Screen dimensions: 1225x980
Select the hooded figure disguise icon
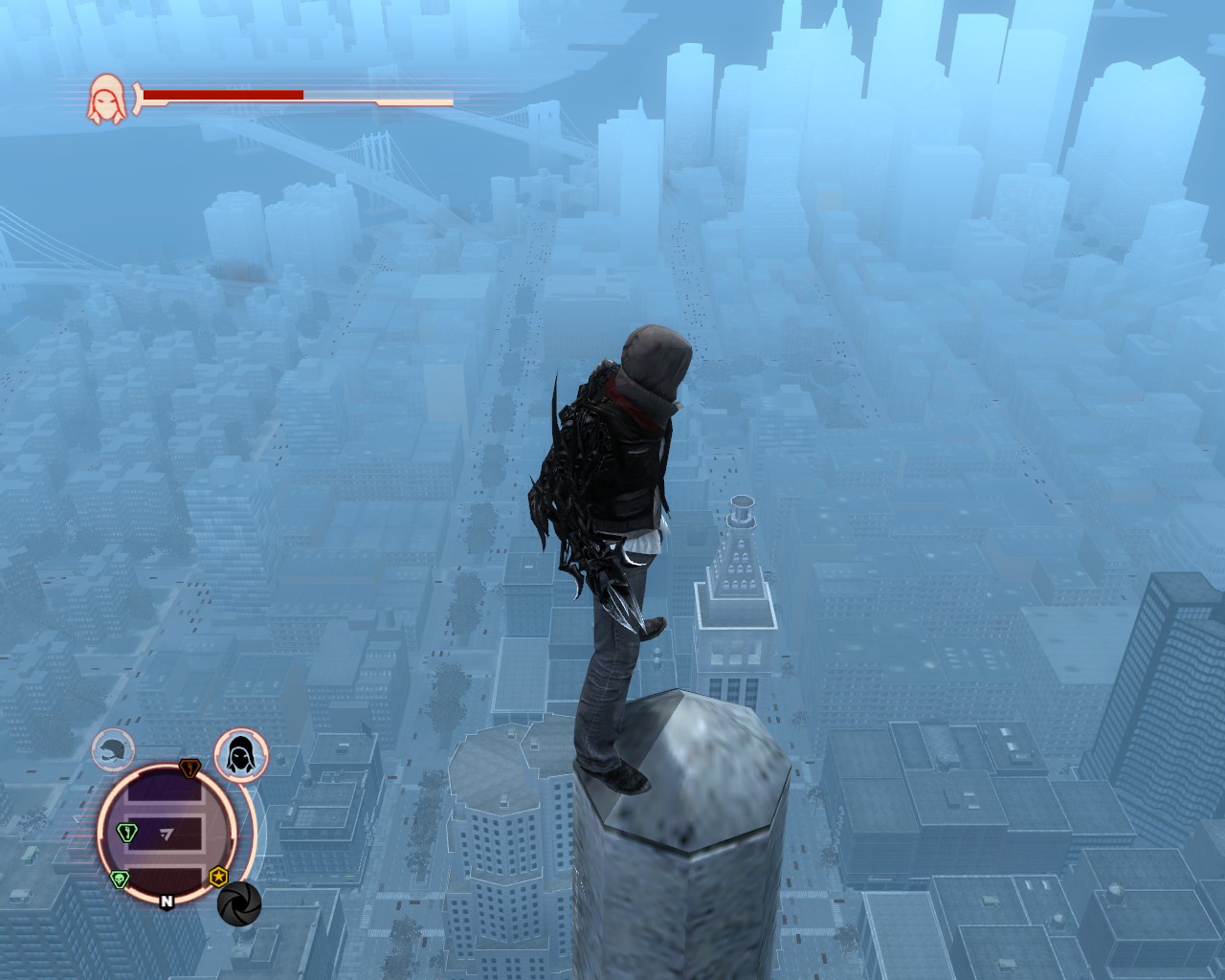pos(235,753)
